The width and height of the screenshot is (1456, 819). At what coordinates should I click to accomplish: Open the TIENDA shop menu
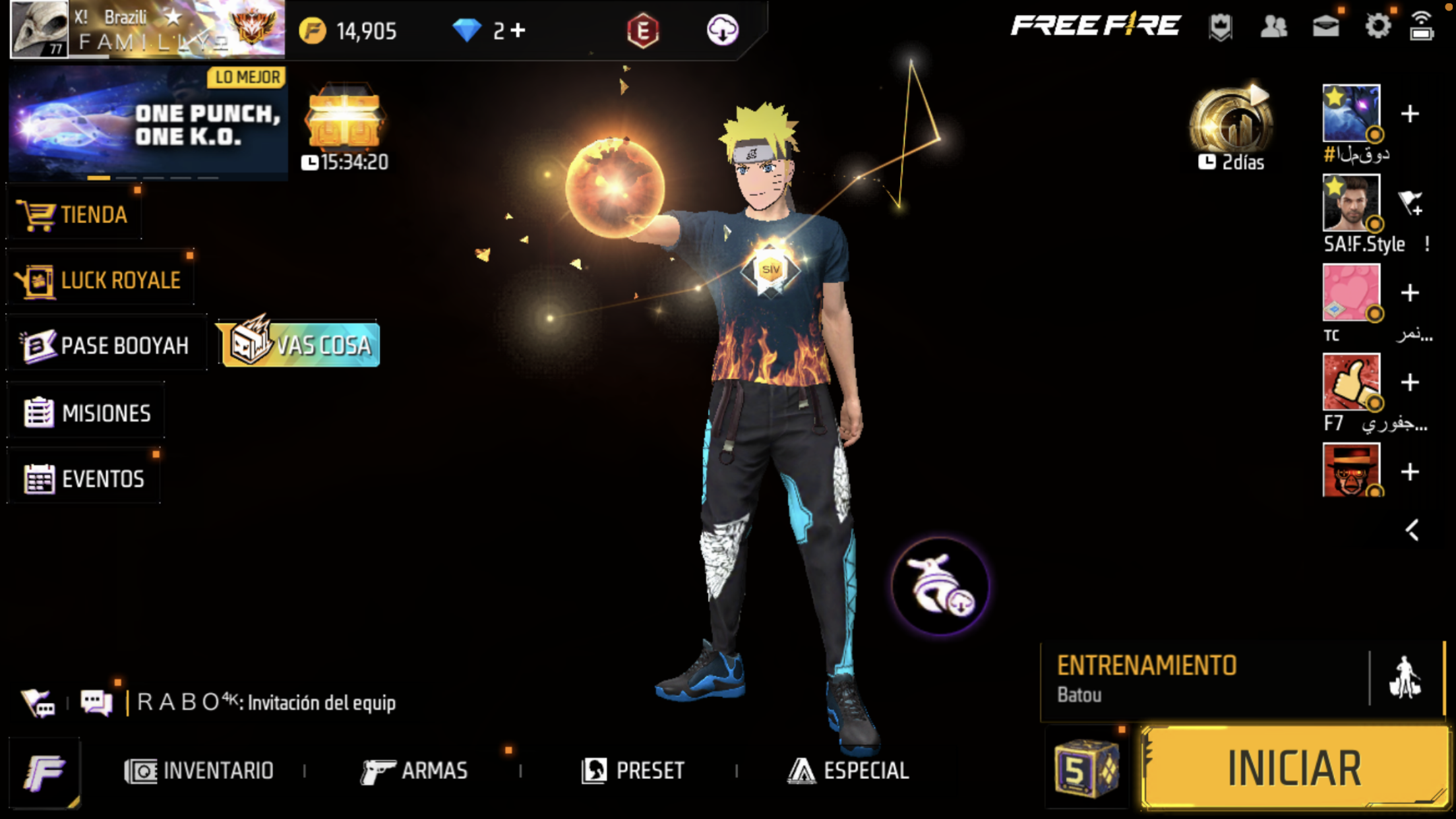tap(74, 215)
